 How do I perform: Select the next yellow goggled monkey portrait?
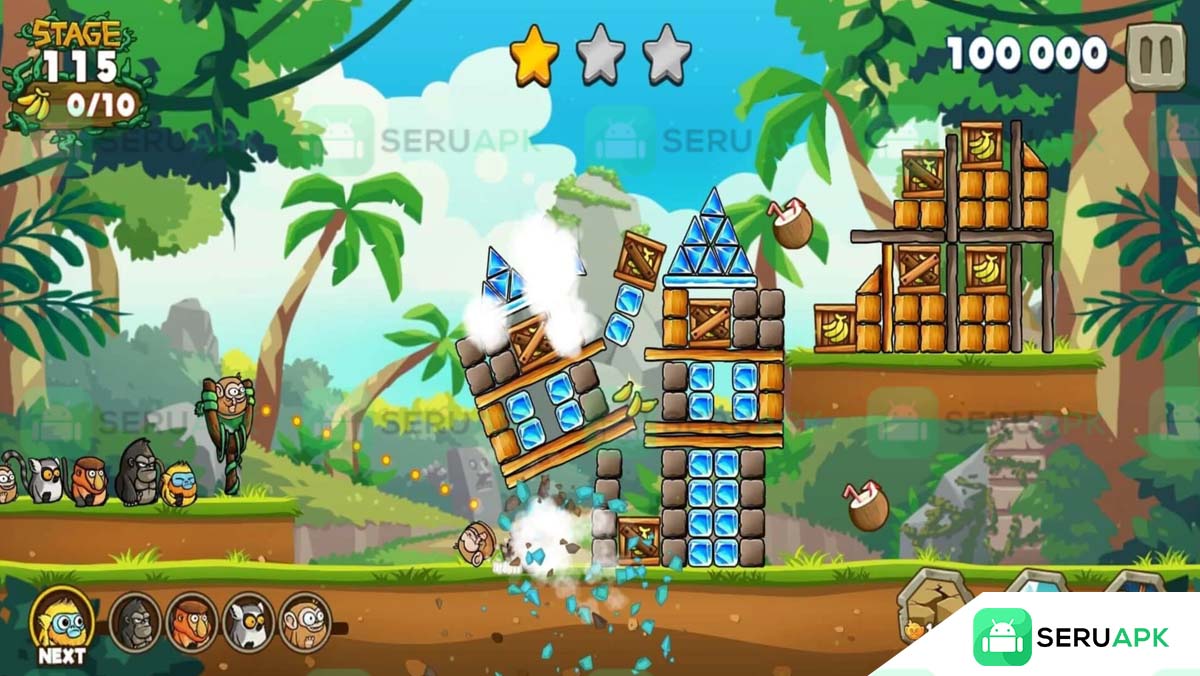pyautogui.click(x=63, y=621)
